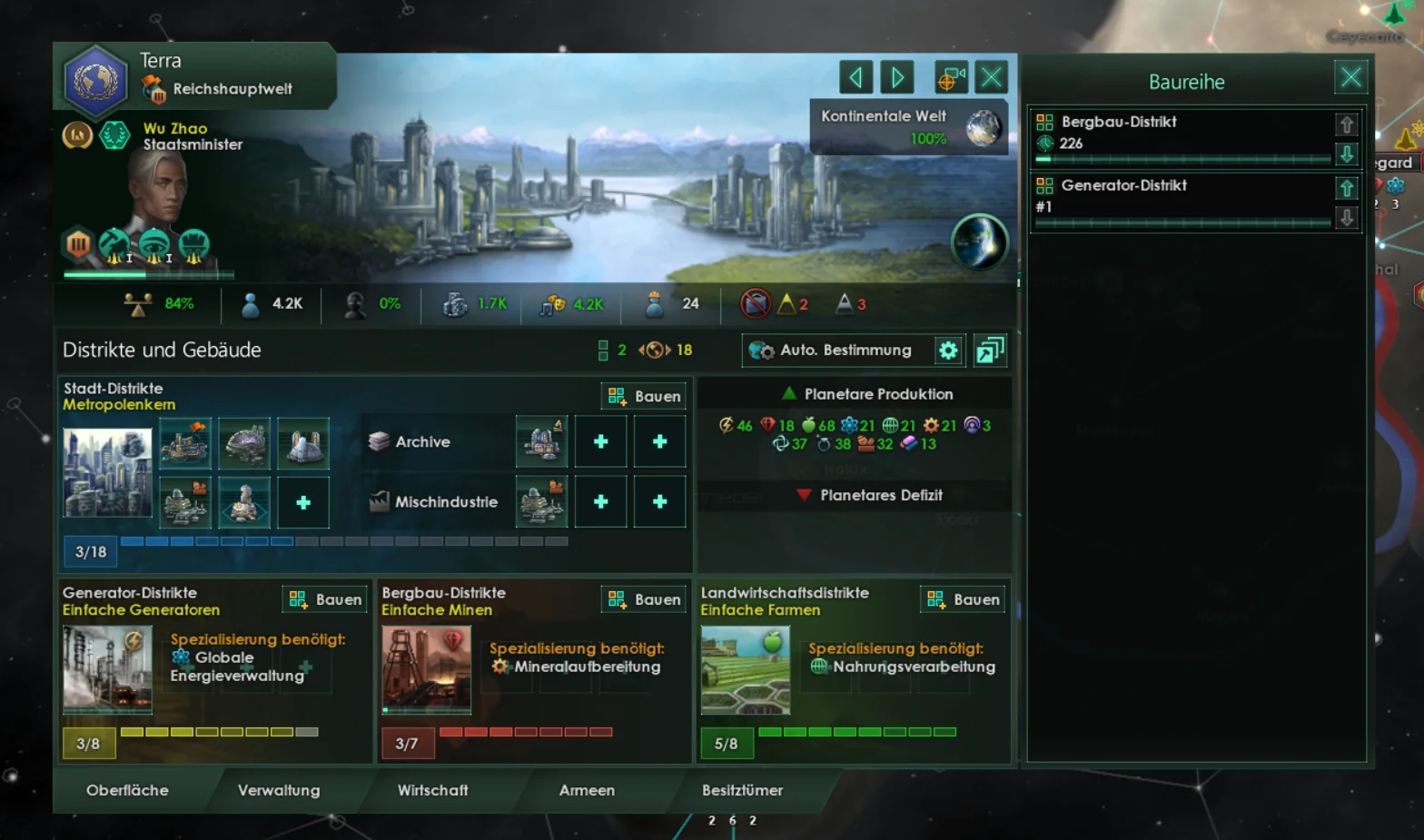
Task: Build a Landwirtschaftsdistrikt with Bauen
Action: (963, 599)
